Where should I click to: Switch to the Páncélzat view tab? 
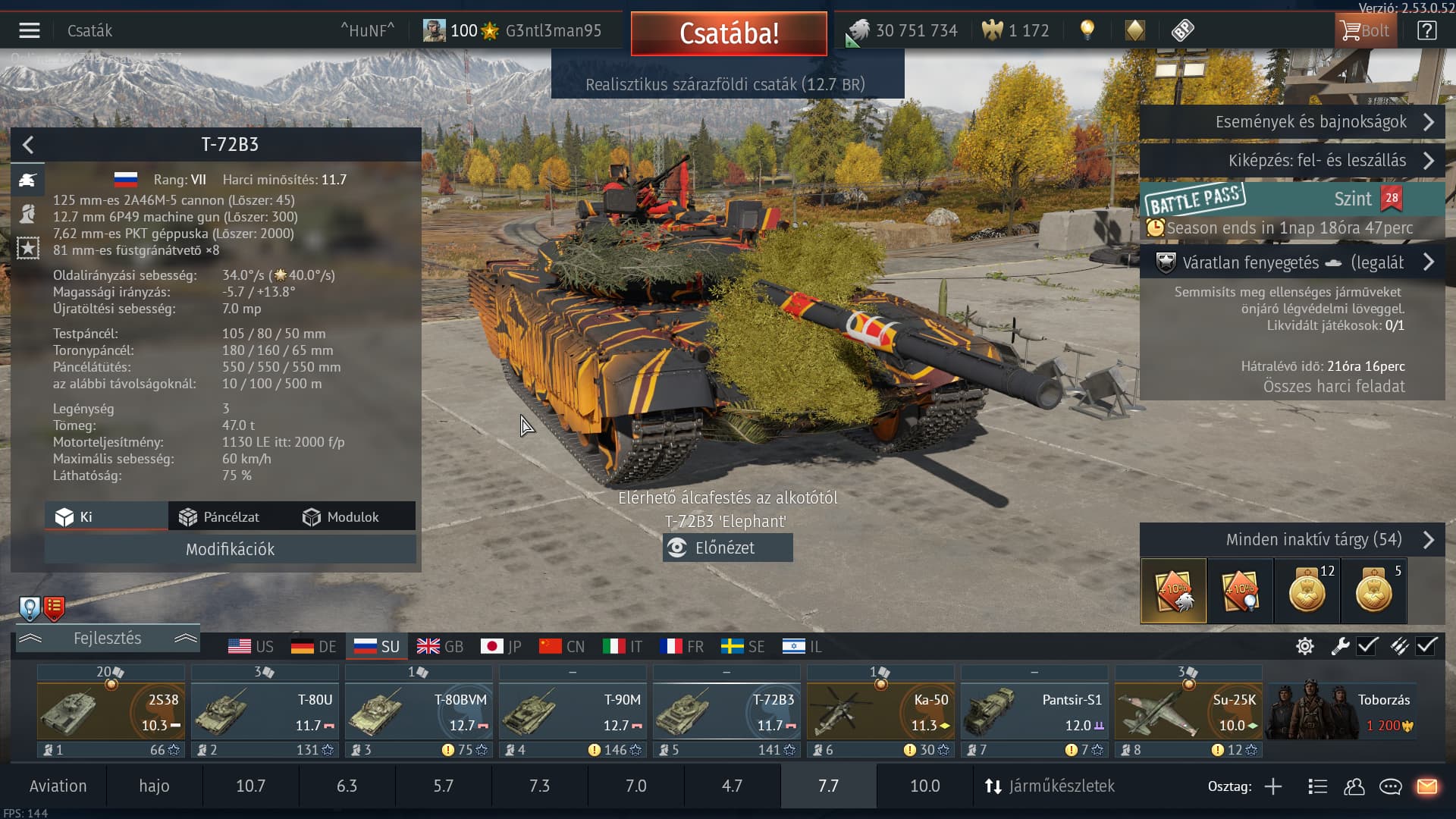point(220,517)
